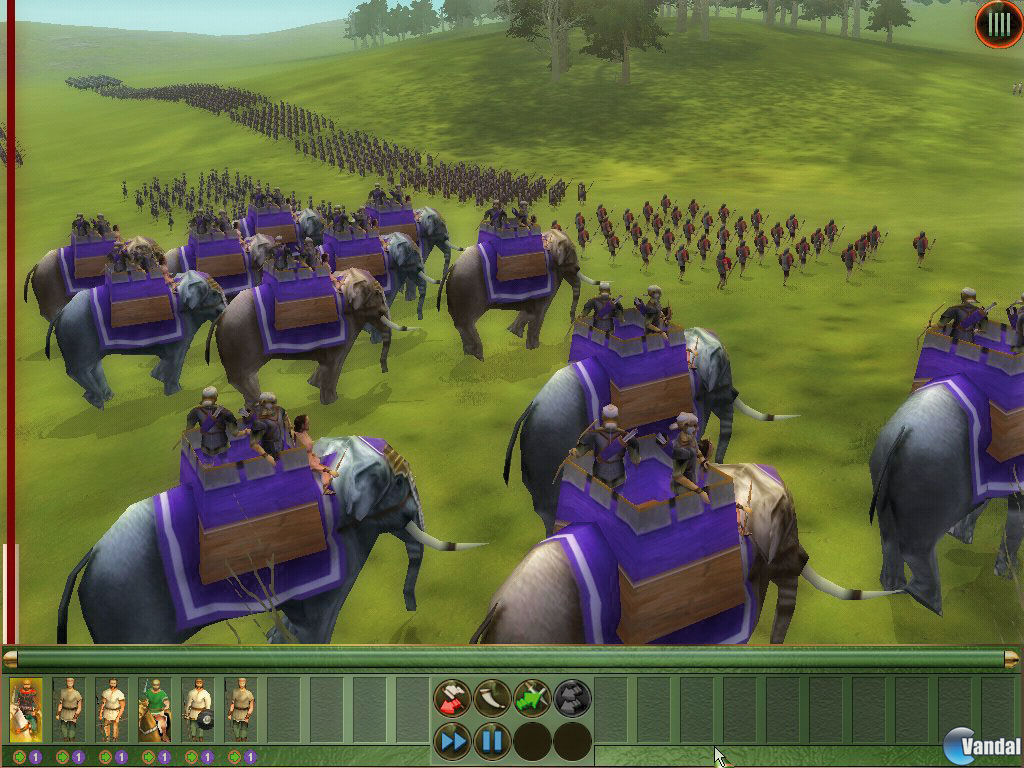Fast-forward the battle speed
Image resolution: width=1024 pixels, height=768 pixels.
pos(452,741)
